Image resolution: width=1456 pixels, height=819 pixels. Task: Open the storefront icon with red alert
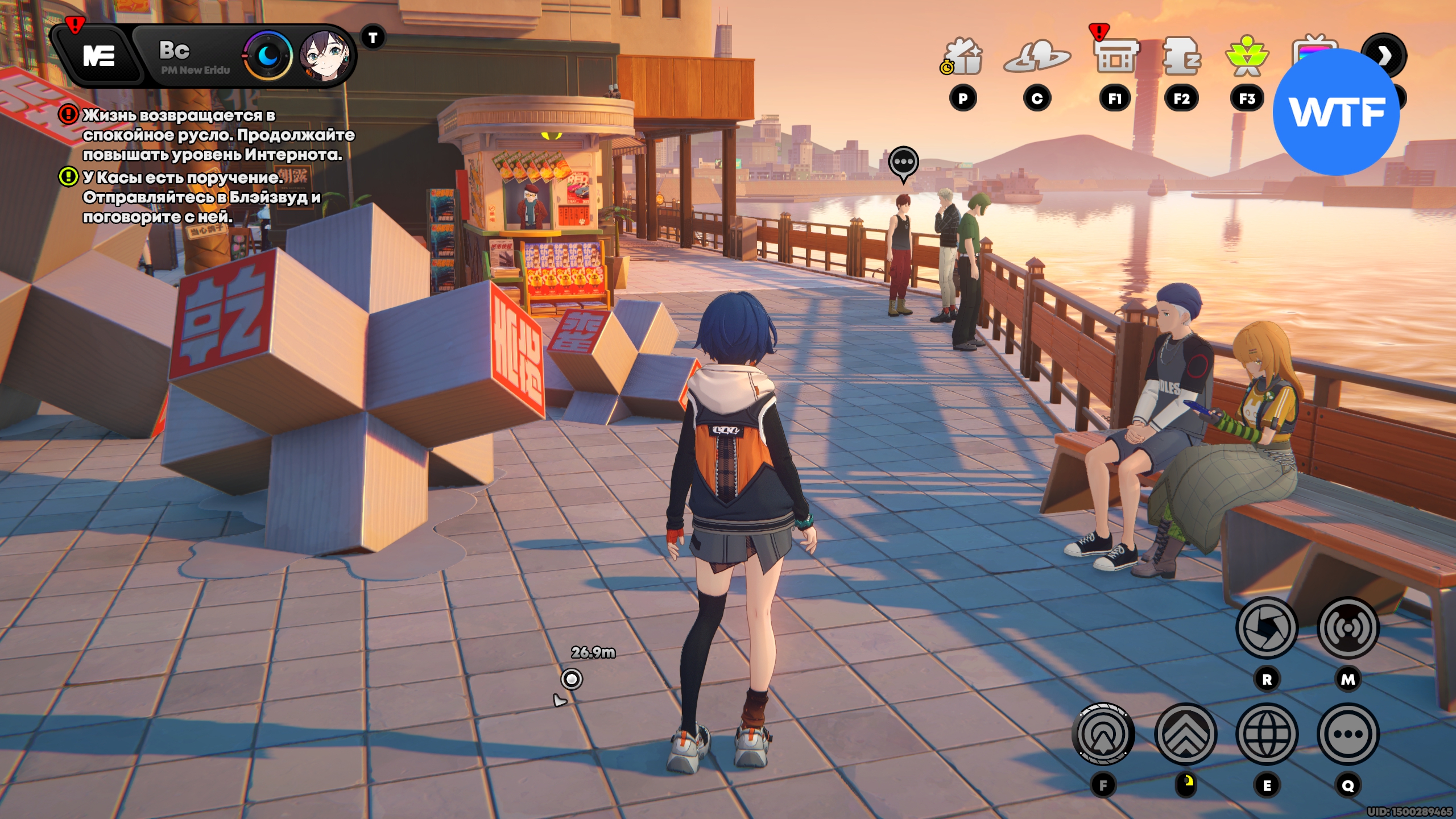[1115, 57]
